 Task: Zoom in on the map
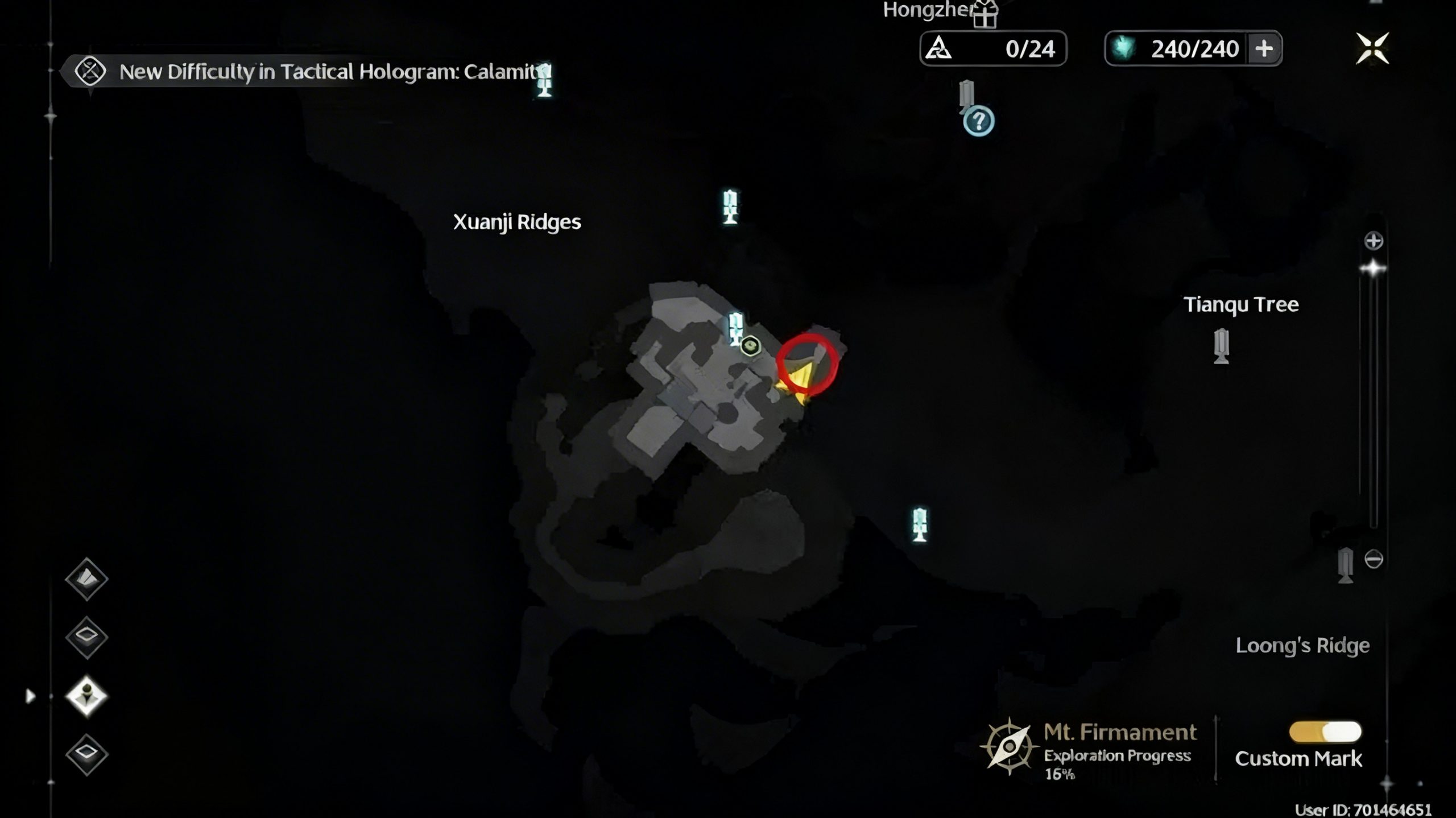coord(1374,241)
